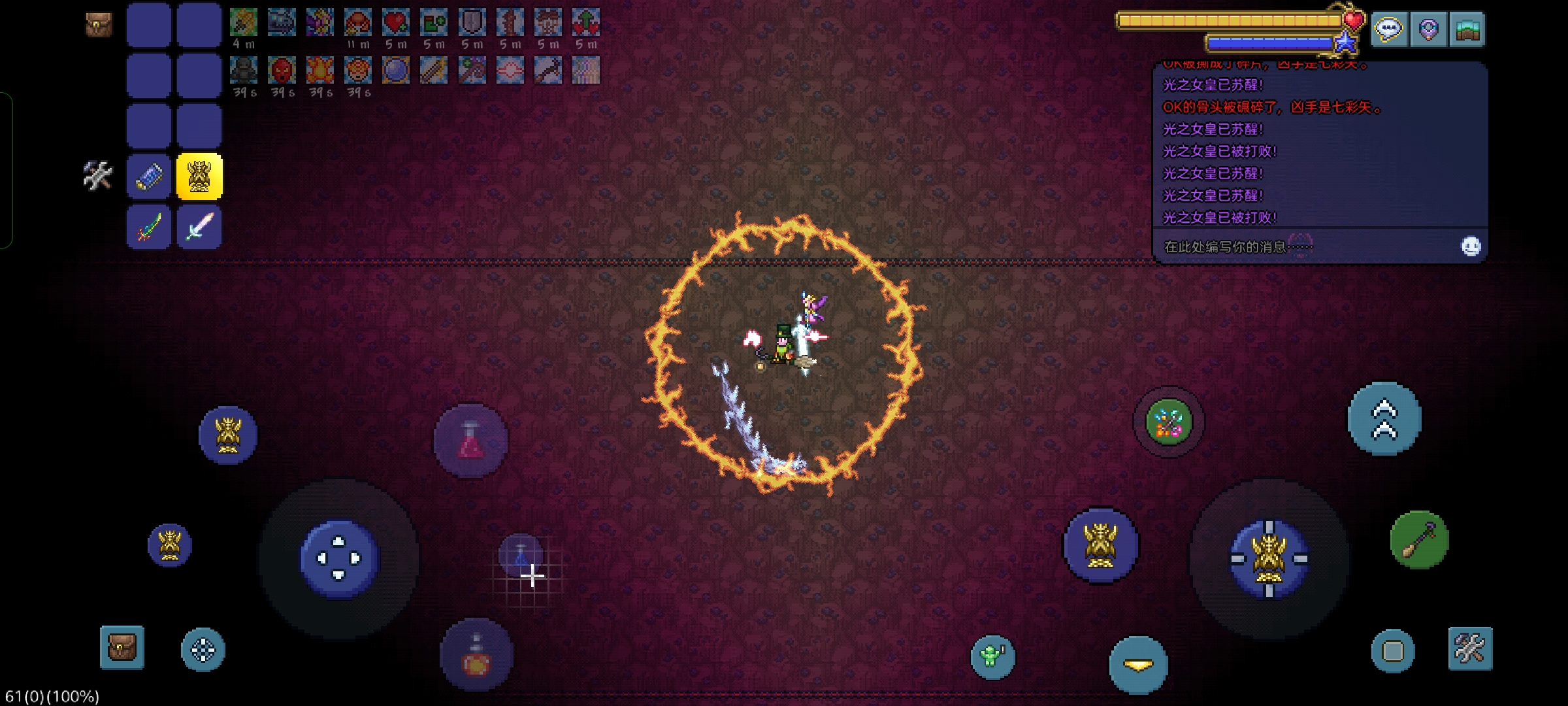Tap the aiming joystick with crosshair

[1269, 559]
